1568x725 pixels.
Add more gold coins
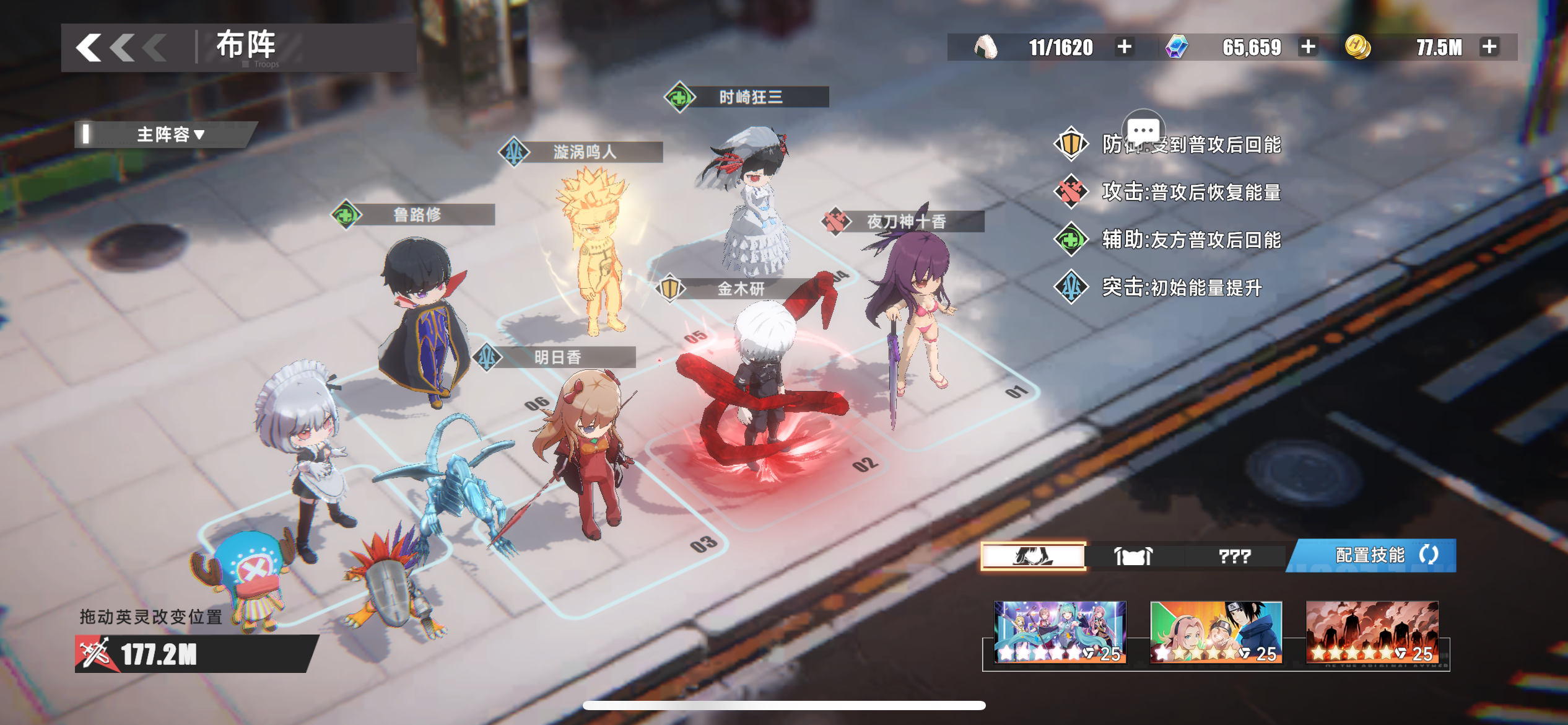[x=1489, y=47]
